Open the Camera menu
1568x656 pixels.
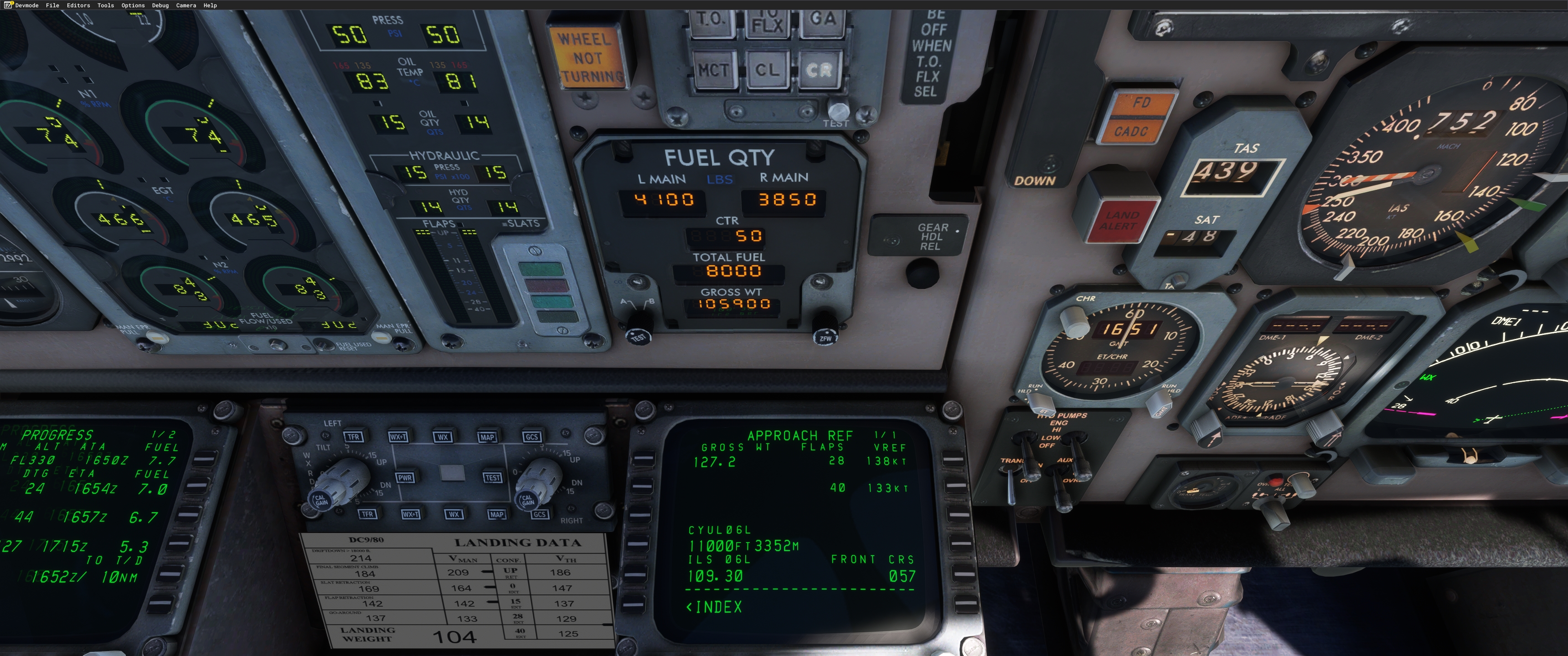pos(186,5)
